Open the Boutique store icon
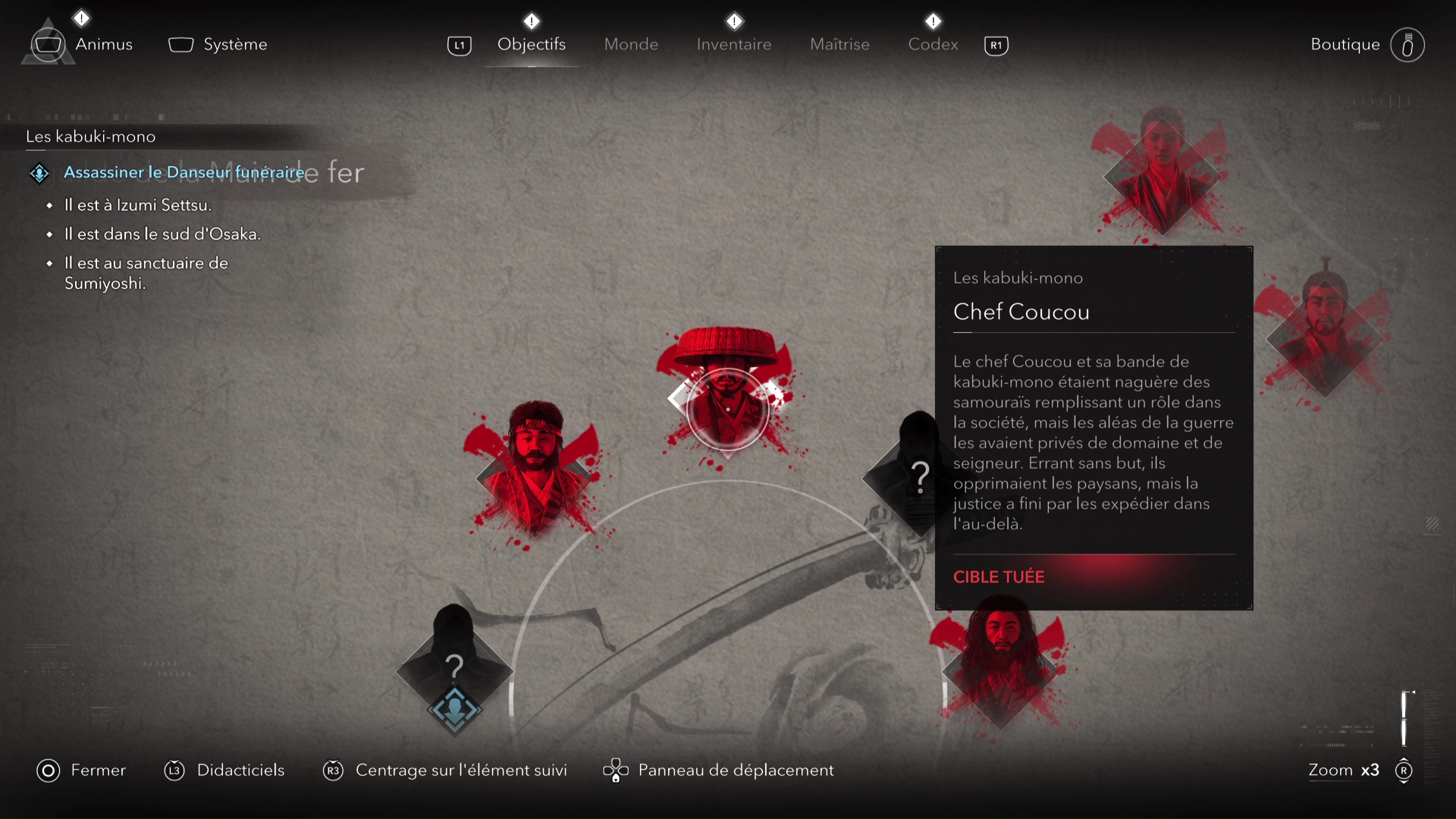Screen dimensions: 1456x819 tap(1407, 44)
